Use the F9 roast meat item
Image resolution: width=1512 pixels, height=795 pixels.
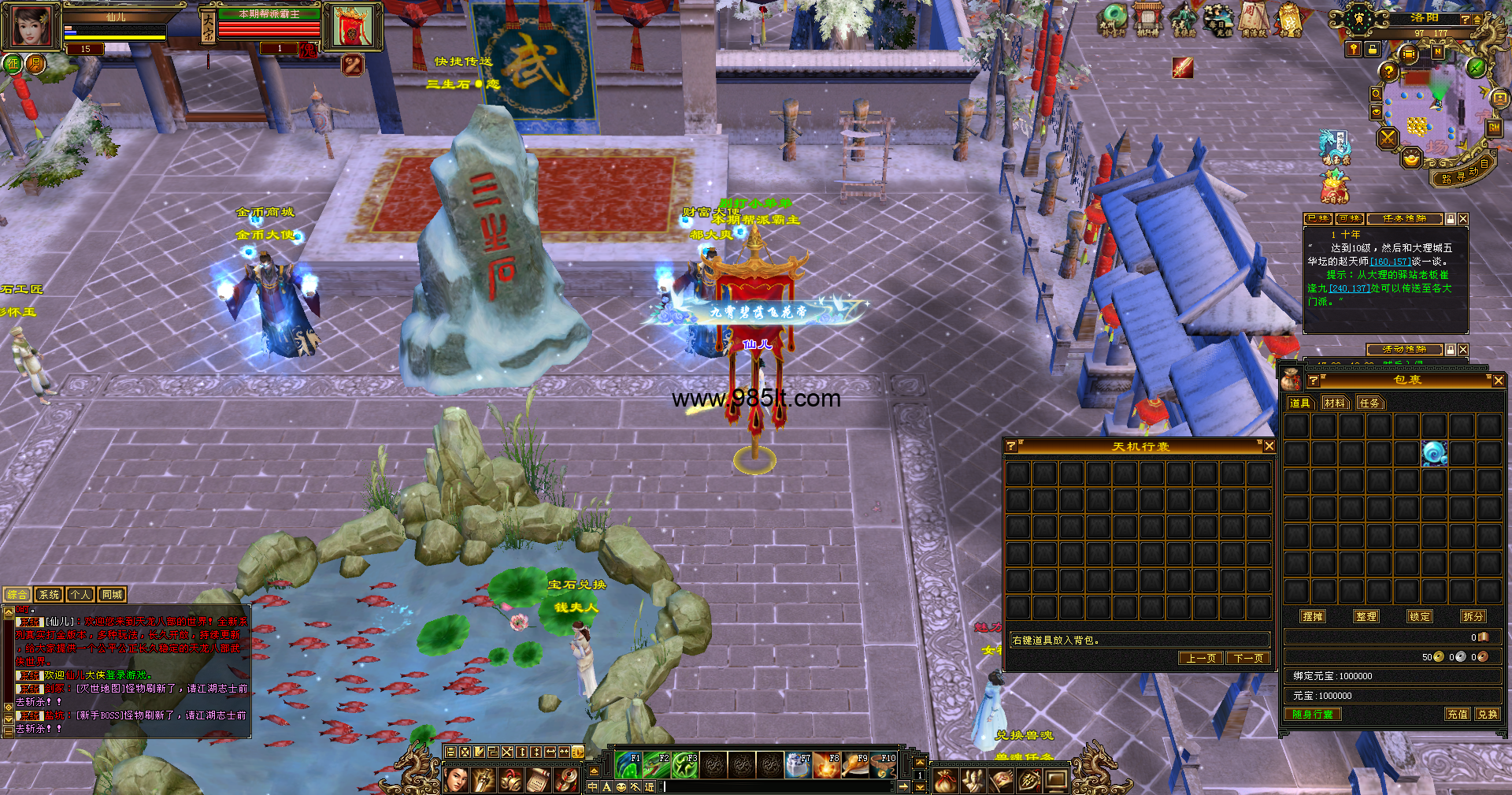point(856,763)
